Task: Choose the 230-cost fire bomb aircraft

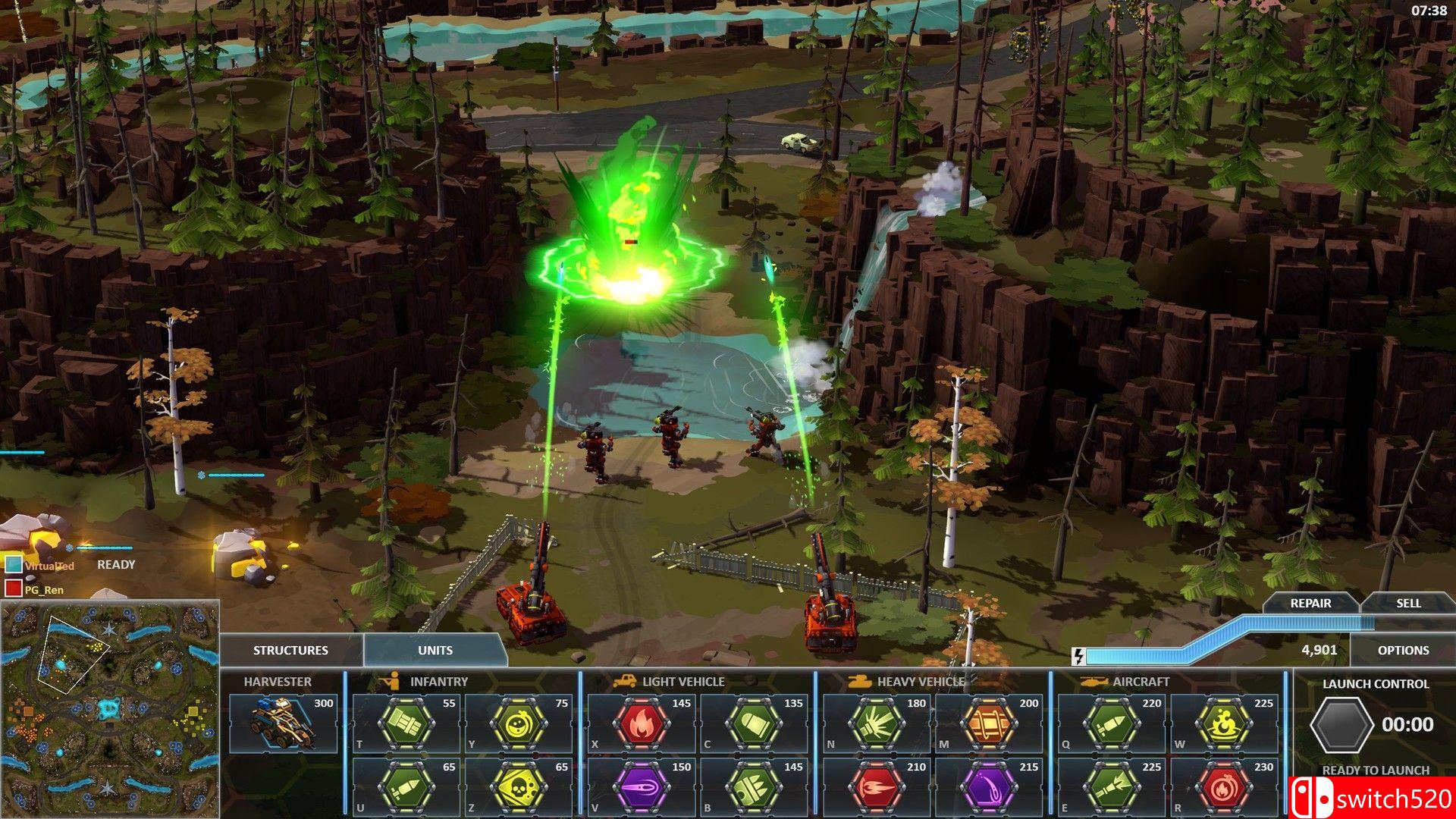Action: [1222, 787]
